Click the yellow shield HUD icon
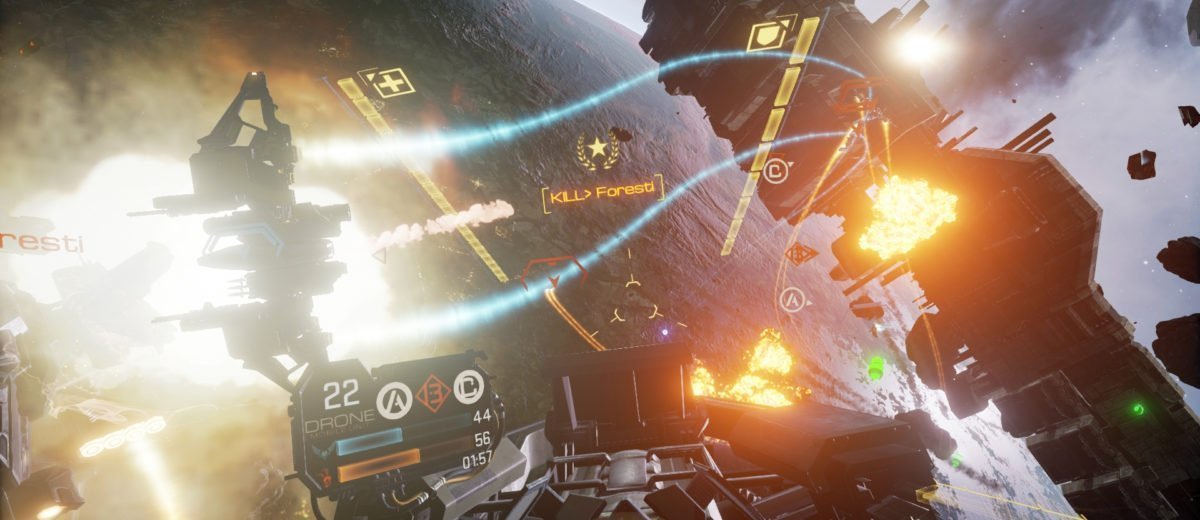 tap(769, 34)
